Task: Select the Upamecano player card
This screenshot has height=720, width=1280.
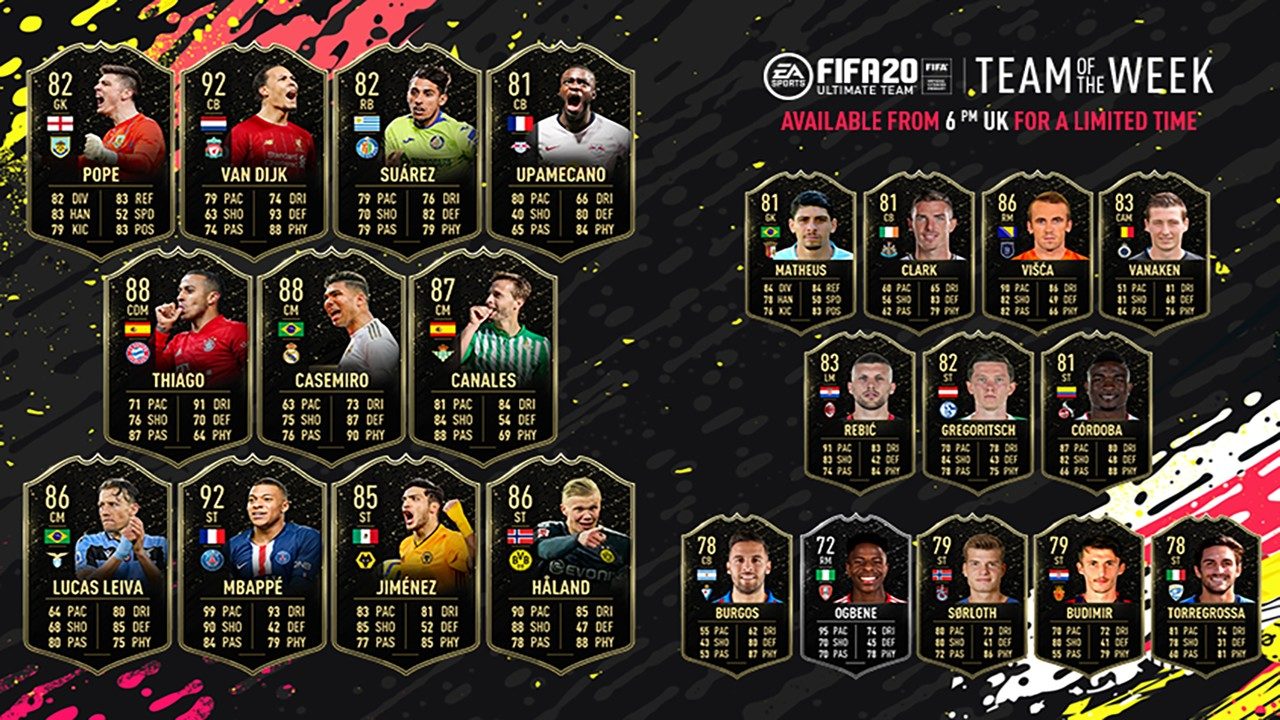Action: [x=560, y=150]
